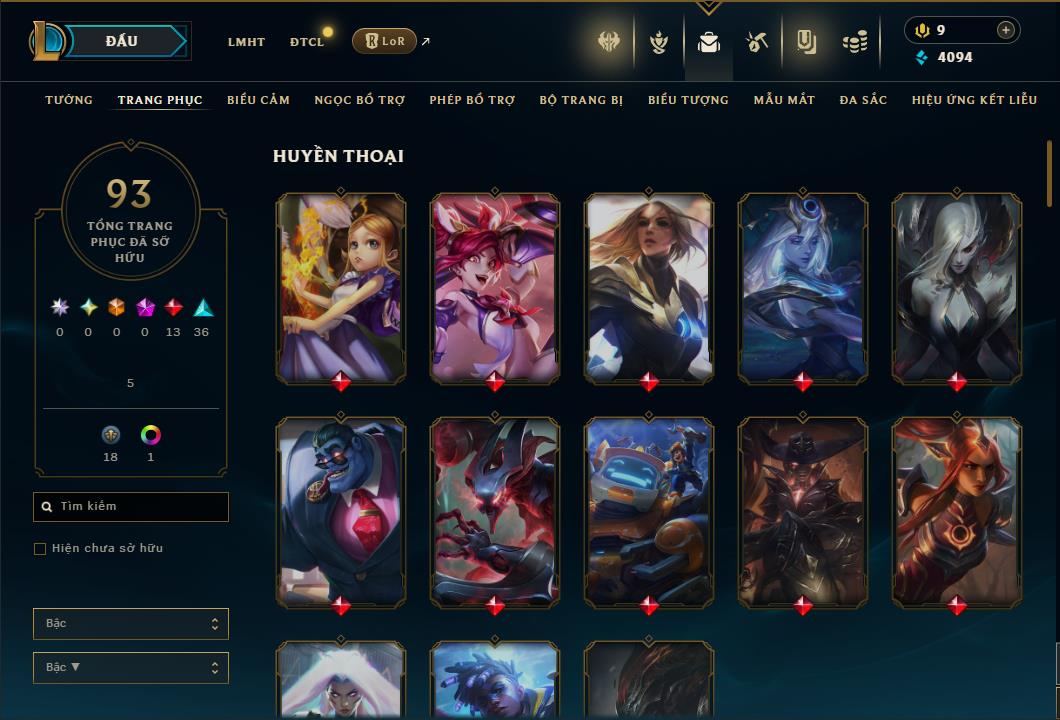Go to the NGỌC BỔ TRỢ tab
This screenshot has height=720, width=1060.
(x=359, y=100)
